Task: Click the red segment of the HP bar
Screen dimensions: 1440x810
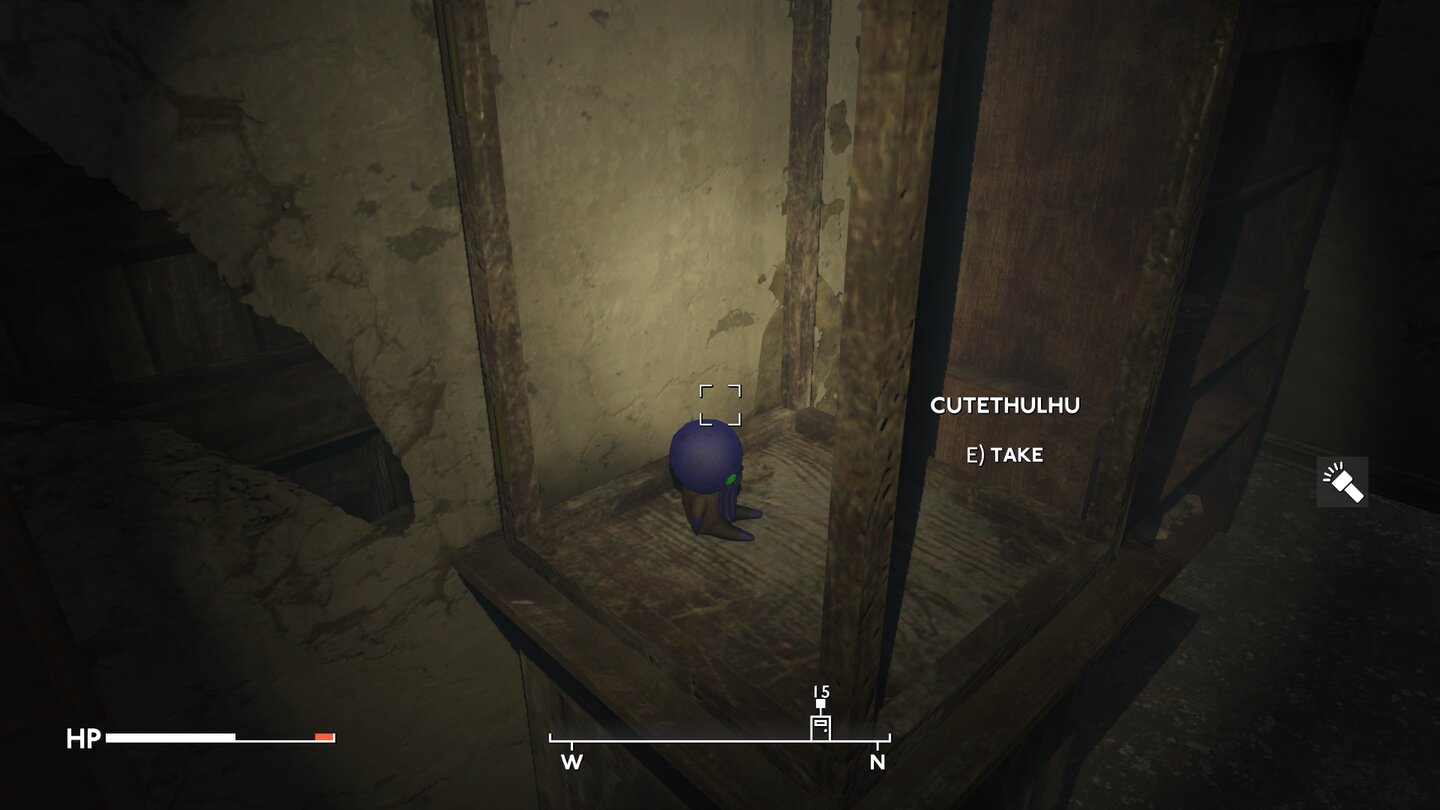Action: [x=323, y=737]
